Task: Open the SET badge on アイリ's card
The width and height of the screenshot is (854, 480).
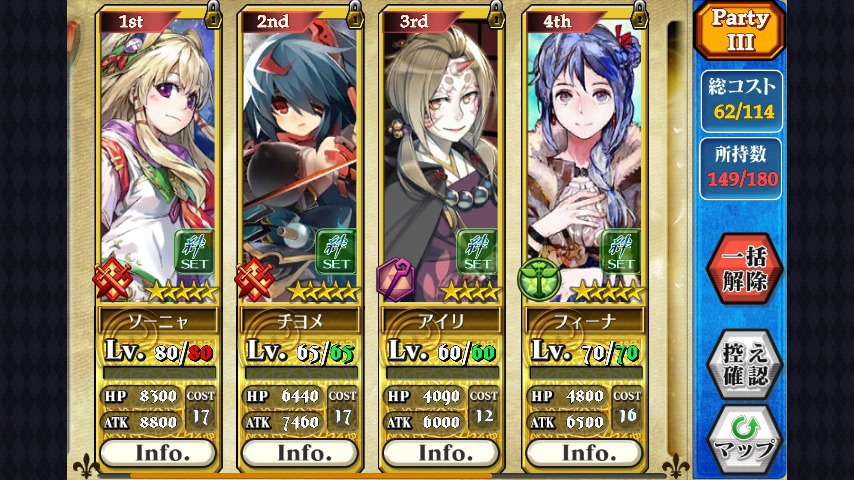Action: 479,253
